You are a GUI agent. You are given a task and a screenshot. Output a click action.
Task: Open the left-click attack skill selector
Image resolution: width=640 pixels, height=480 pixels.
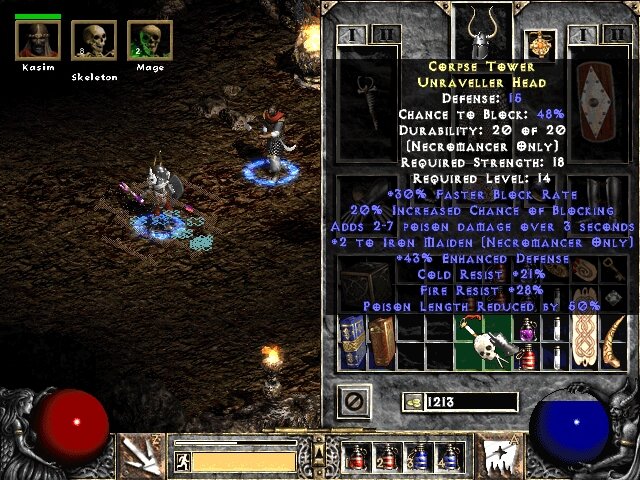(x=140, y=455)
